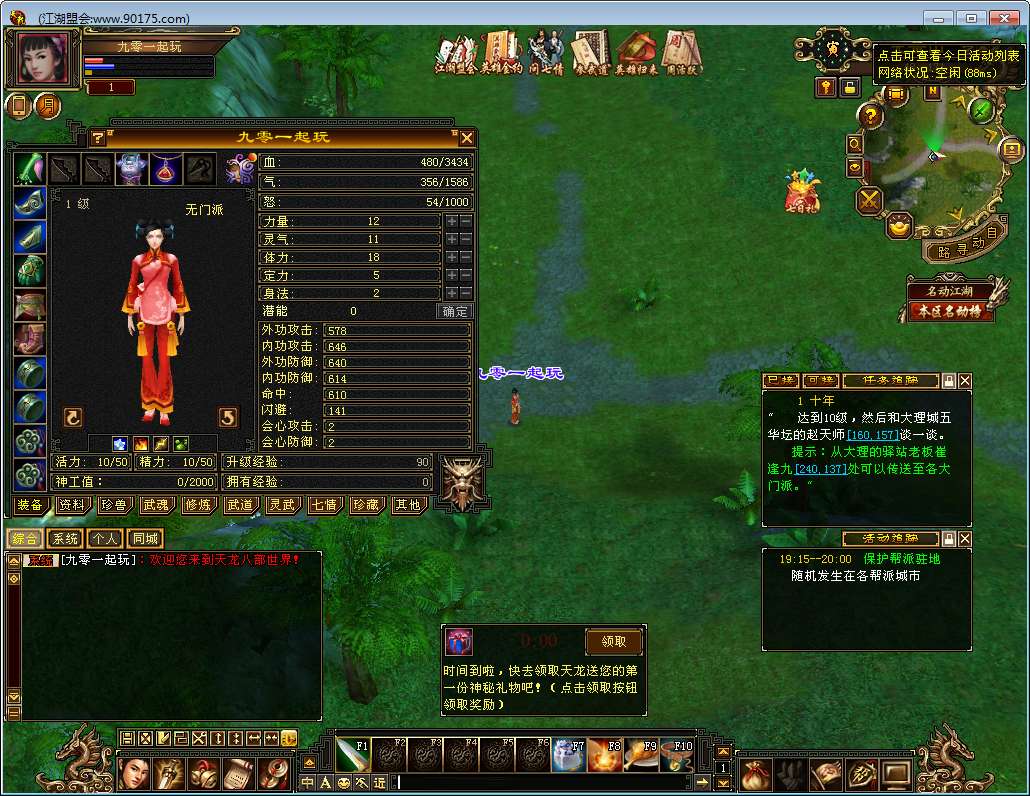The width and height of the screenshot is (1030, 796).
Task: Select the 武魂 tab
Action: [x=155, y=506]
